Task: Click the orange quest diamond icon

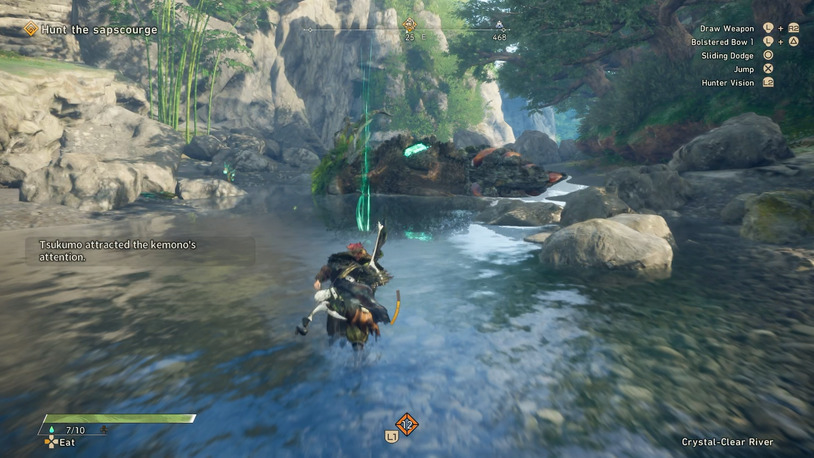Action: [30, 30]
